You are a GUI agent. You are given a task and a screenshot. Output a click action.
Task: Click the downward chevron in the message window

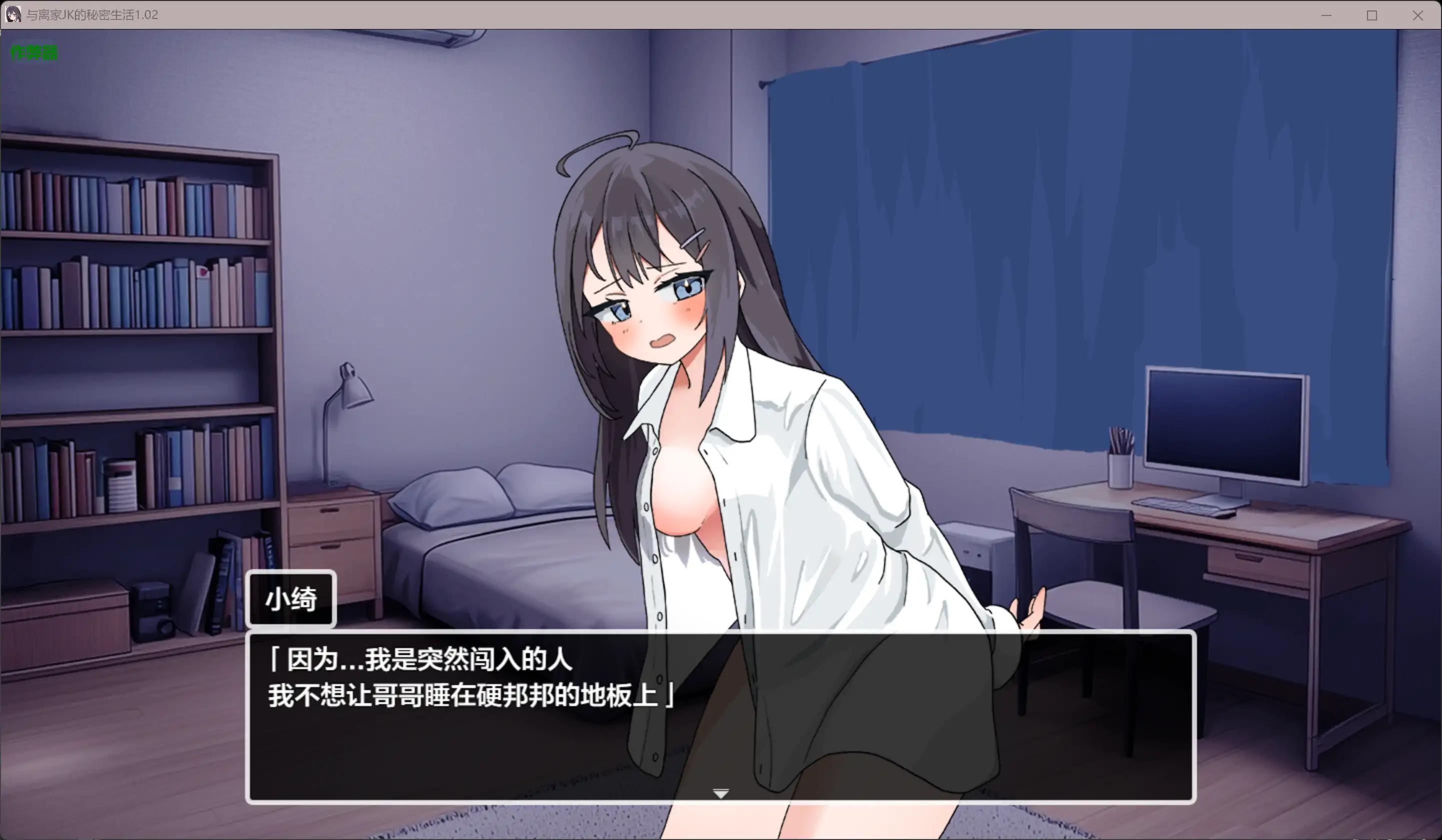coord(720,794)
